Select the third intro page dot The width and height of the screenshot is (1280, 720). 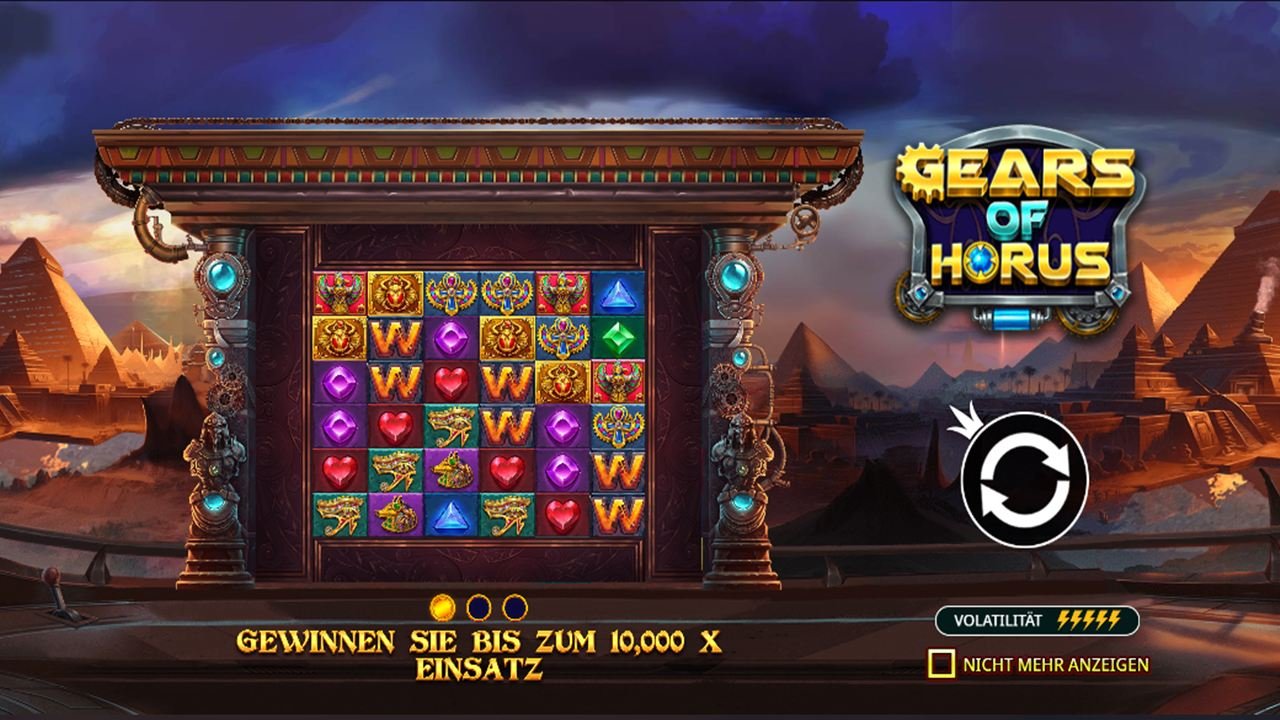(x=515, y=606)
